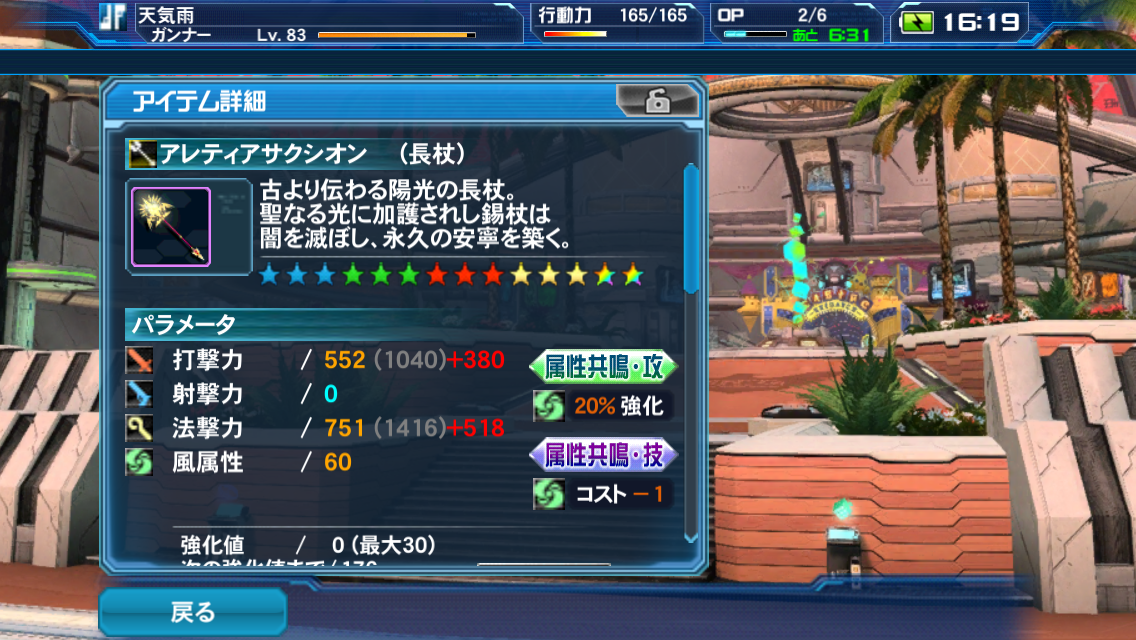Tap the 属性共鳴・技 resonance label
This screenshot has width=1136, height=640.
point(603,455)
